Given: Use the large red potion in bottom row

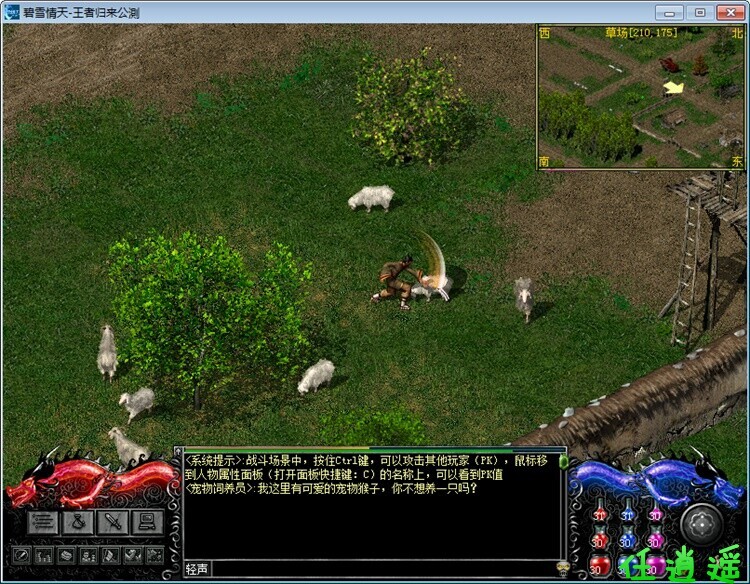Looking at the screenshot, I should click(x=597, y=567).
